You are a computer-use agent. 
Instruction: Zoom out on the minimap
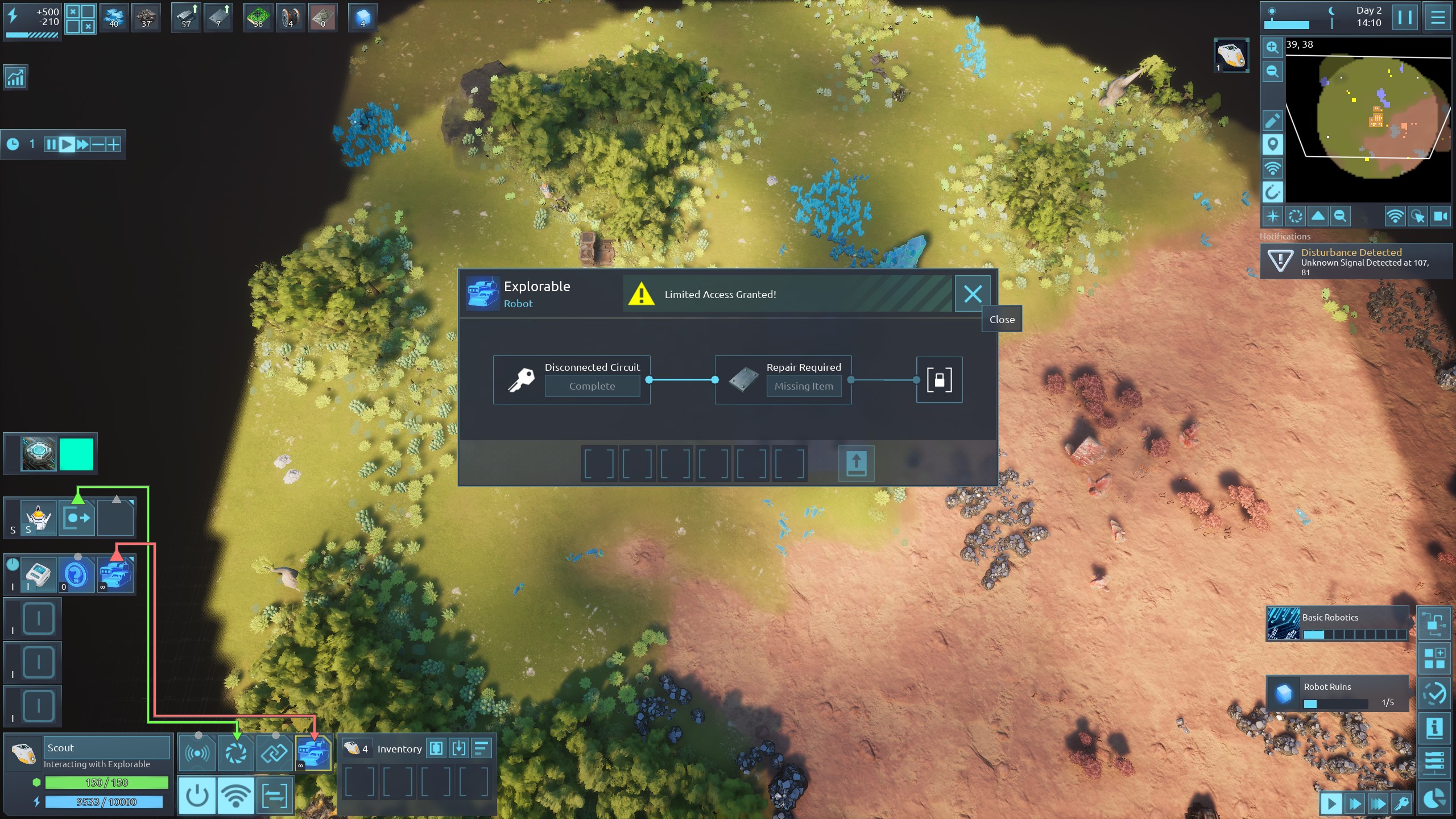tap(1272, 72)
